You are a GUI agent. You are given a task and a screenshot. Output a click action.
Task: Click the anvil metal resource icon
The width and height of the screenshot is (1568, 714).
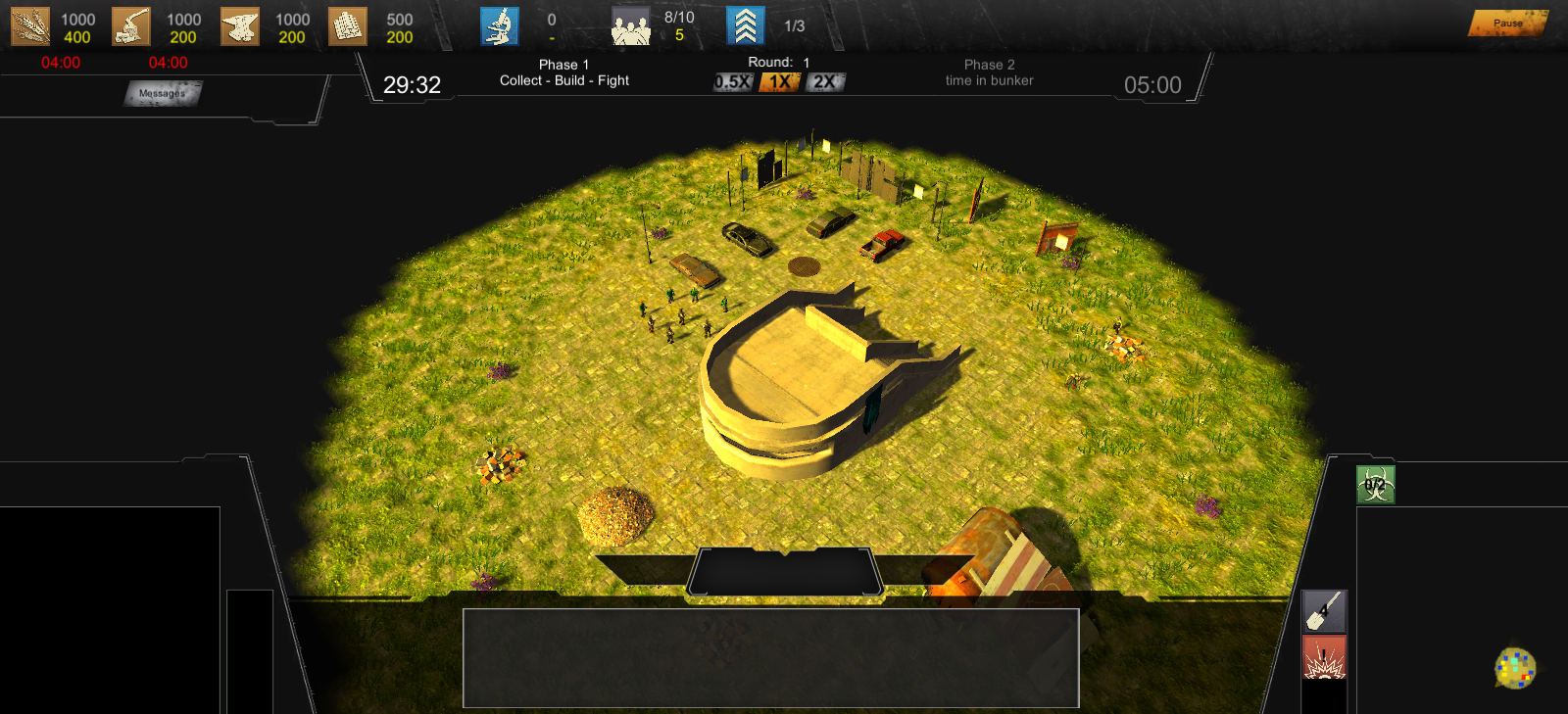[240, 27]
